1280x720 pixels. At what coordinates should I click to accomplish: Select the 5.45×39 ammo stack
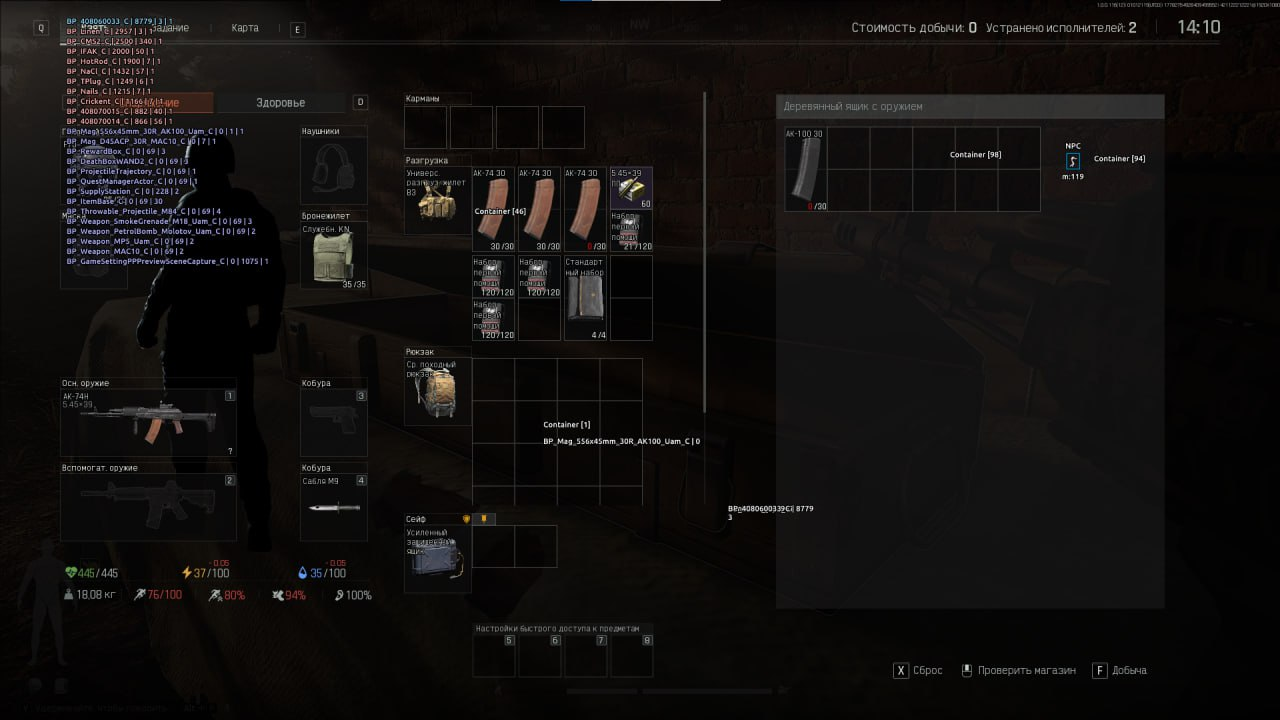(631, 188)
